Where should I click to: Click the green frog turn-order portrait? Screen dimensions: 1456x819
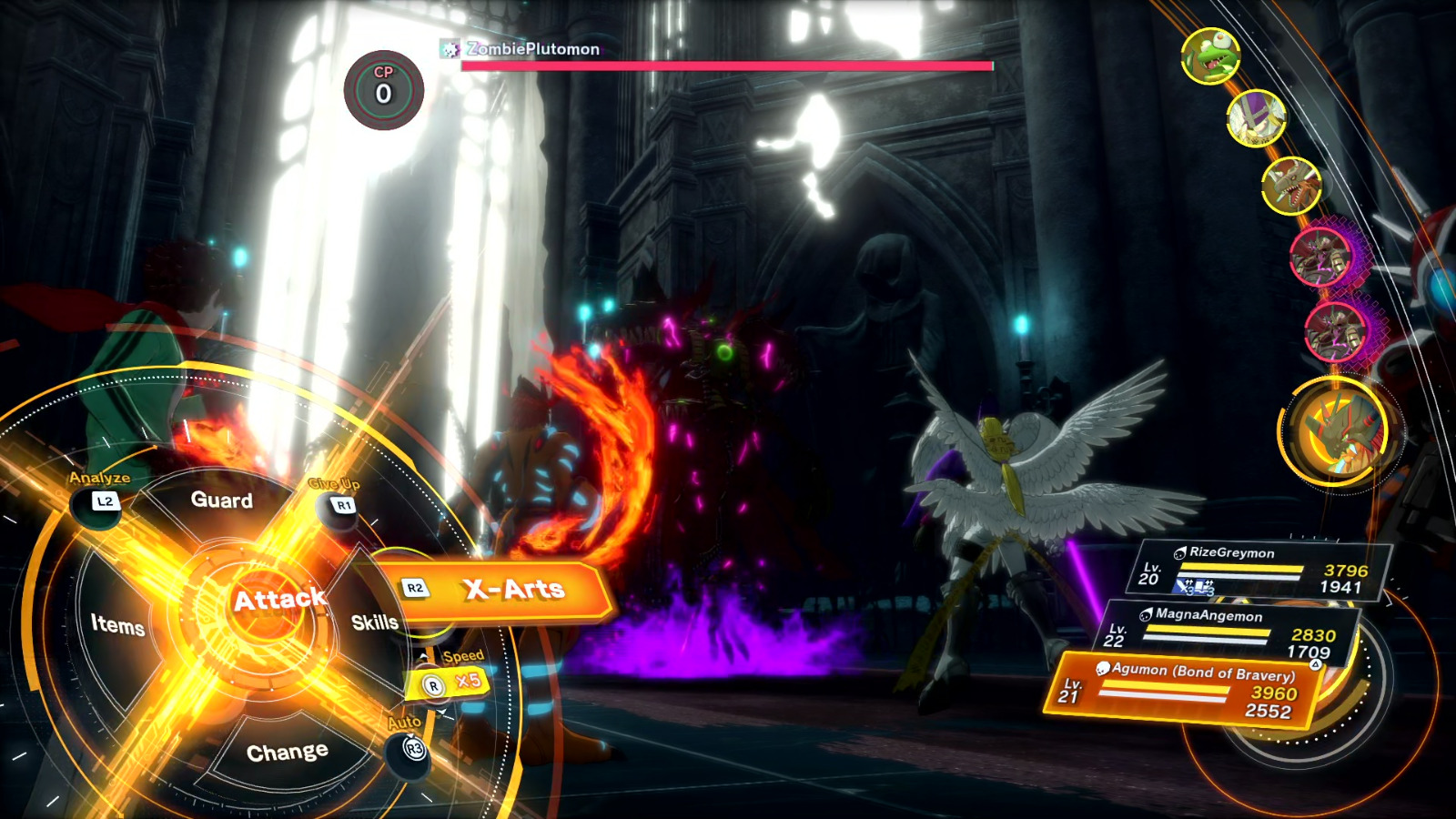coord(1210,56)
